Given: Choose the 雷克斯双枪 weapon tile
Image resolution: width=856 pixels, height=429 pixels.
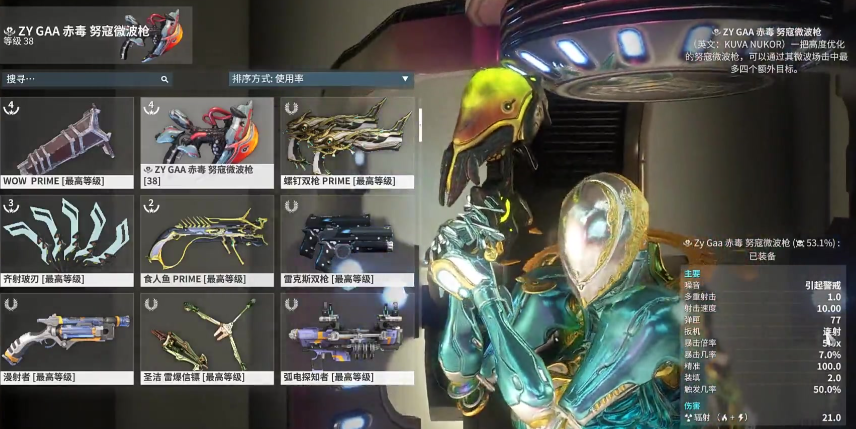Looking at the screenshot, I should [347, 240].
